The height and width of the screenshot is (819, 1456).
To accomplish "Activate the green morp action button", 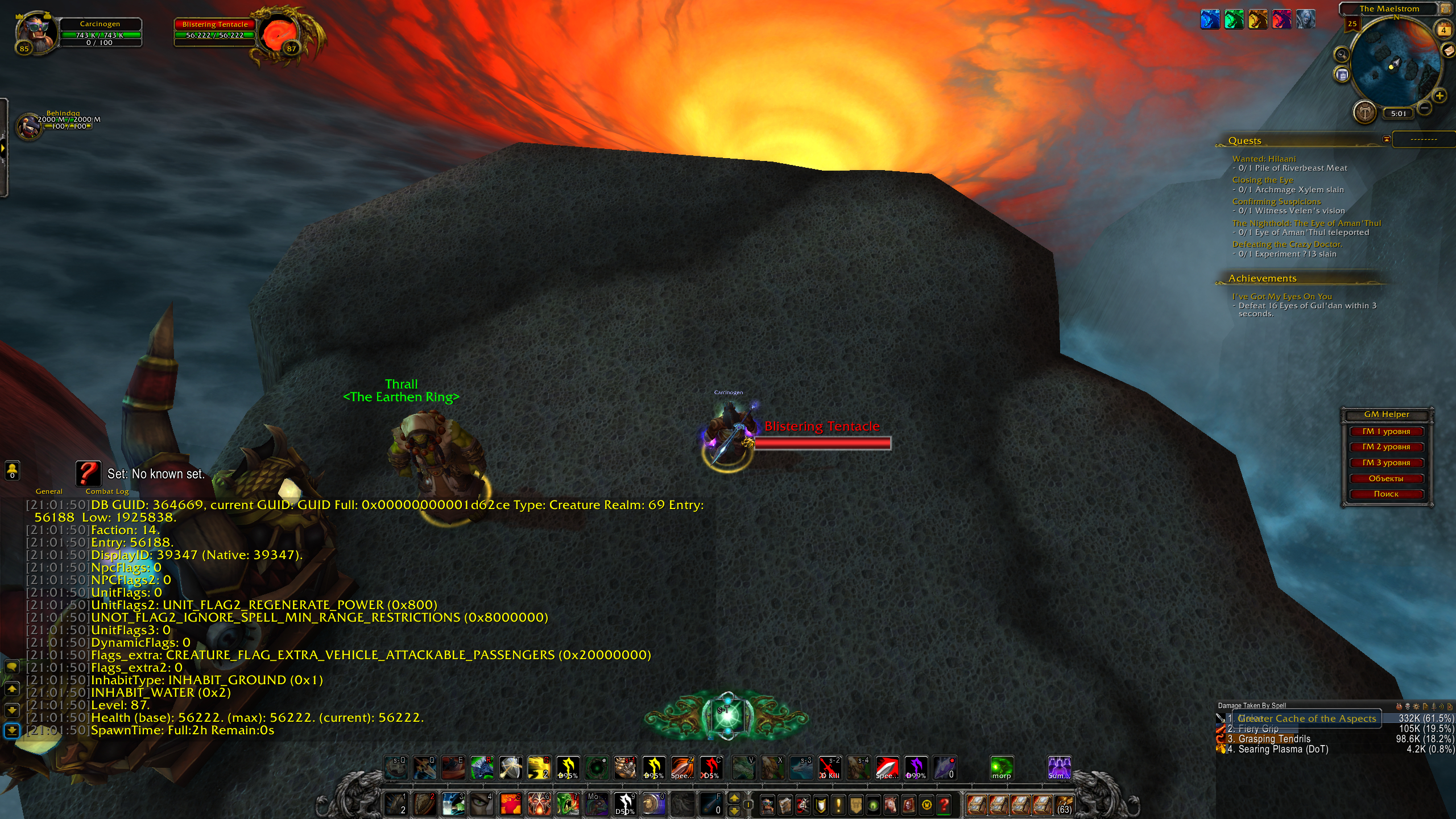I will pyautogui.click(x=1002, y=768).
